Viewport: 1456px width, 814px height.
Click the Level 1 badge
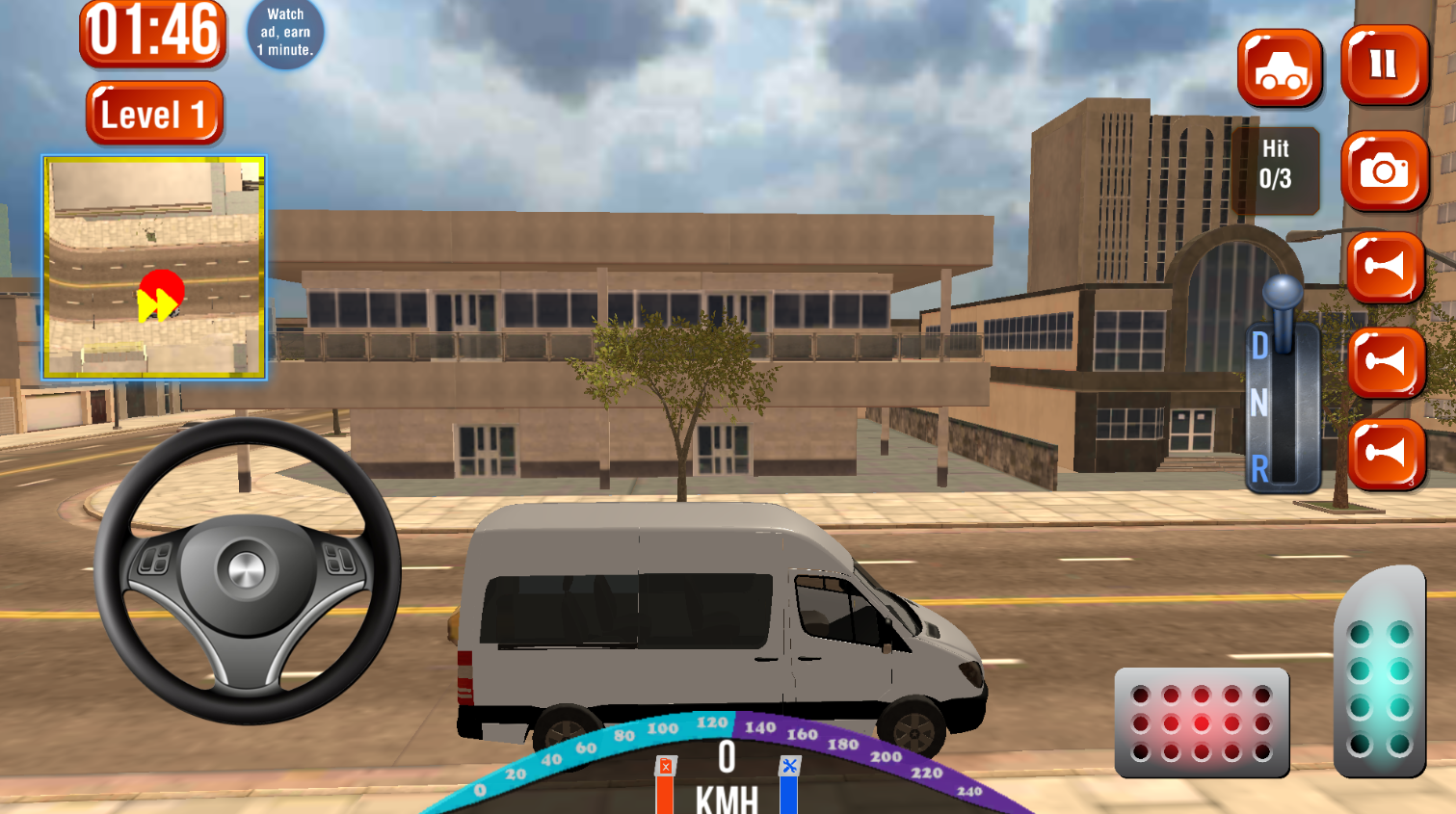coord(154,112)
